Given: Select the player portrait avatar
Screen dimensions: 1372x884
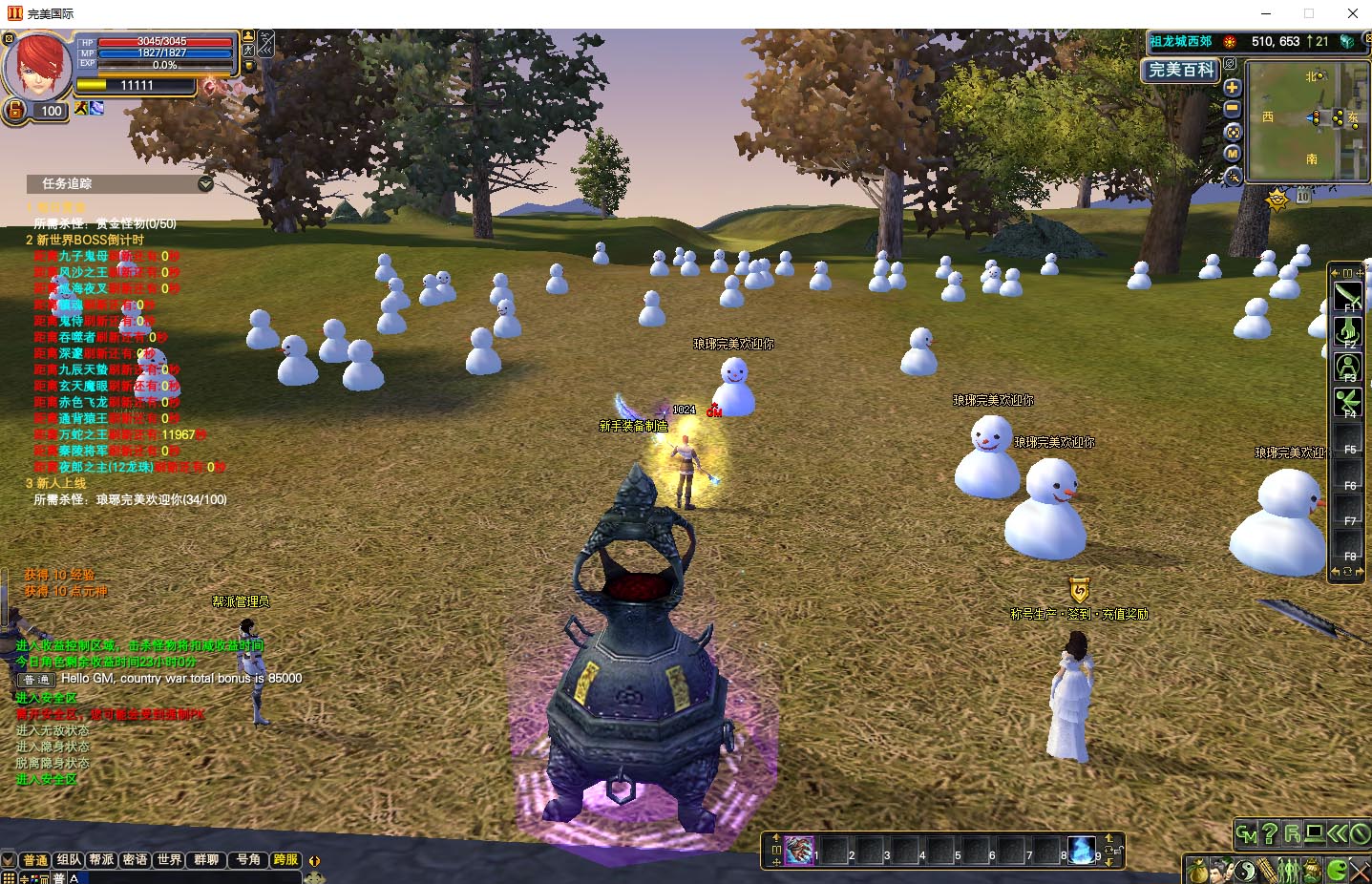Looking at the screenshot, I should click(39, 65).
